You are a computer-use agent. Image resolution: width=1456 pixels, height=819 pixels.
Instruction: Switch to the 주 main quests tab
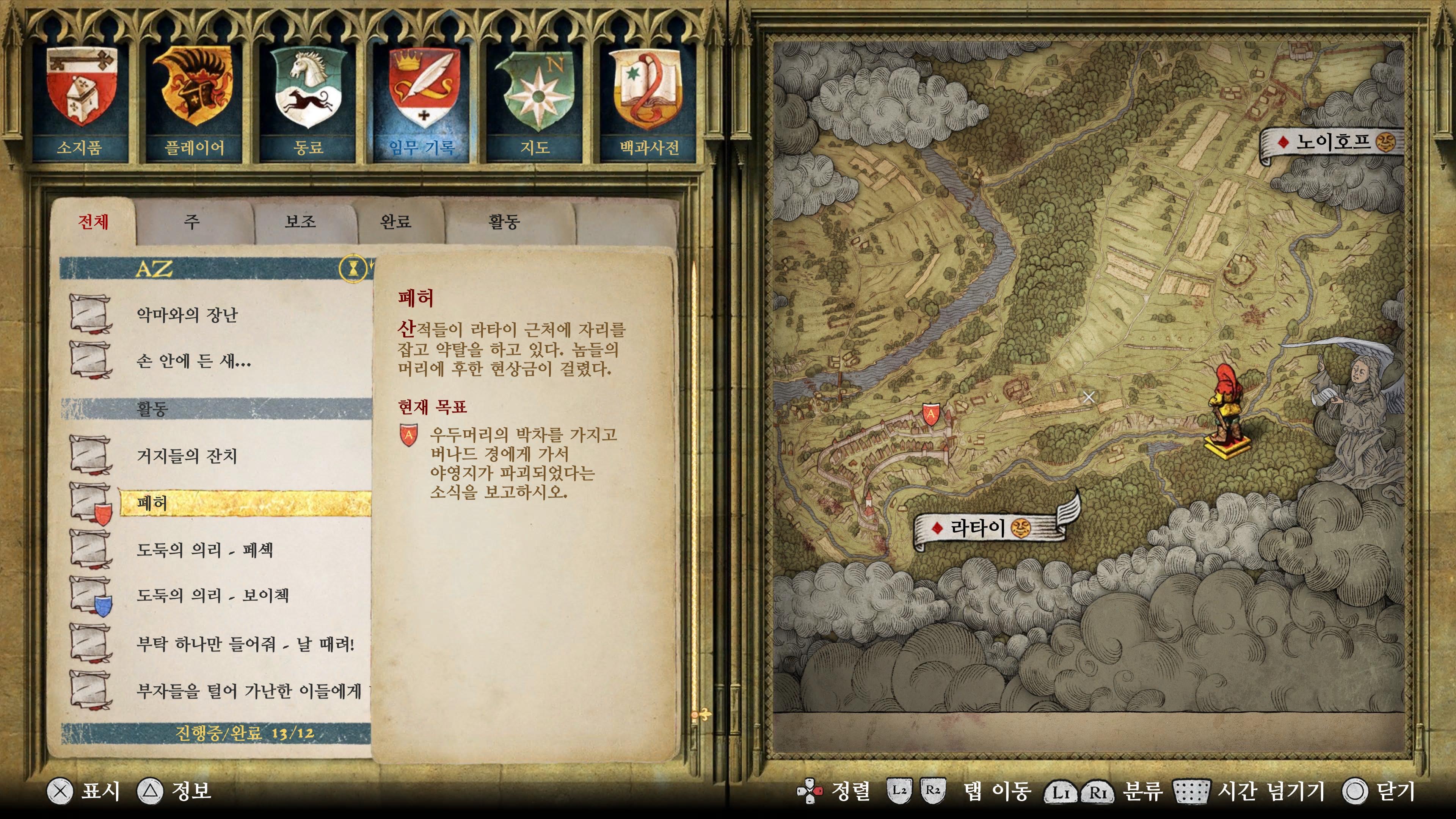click(x=192, y=221)
